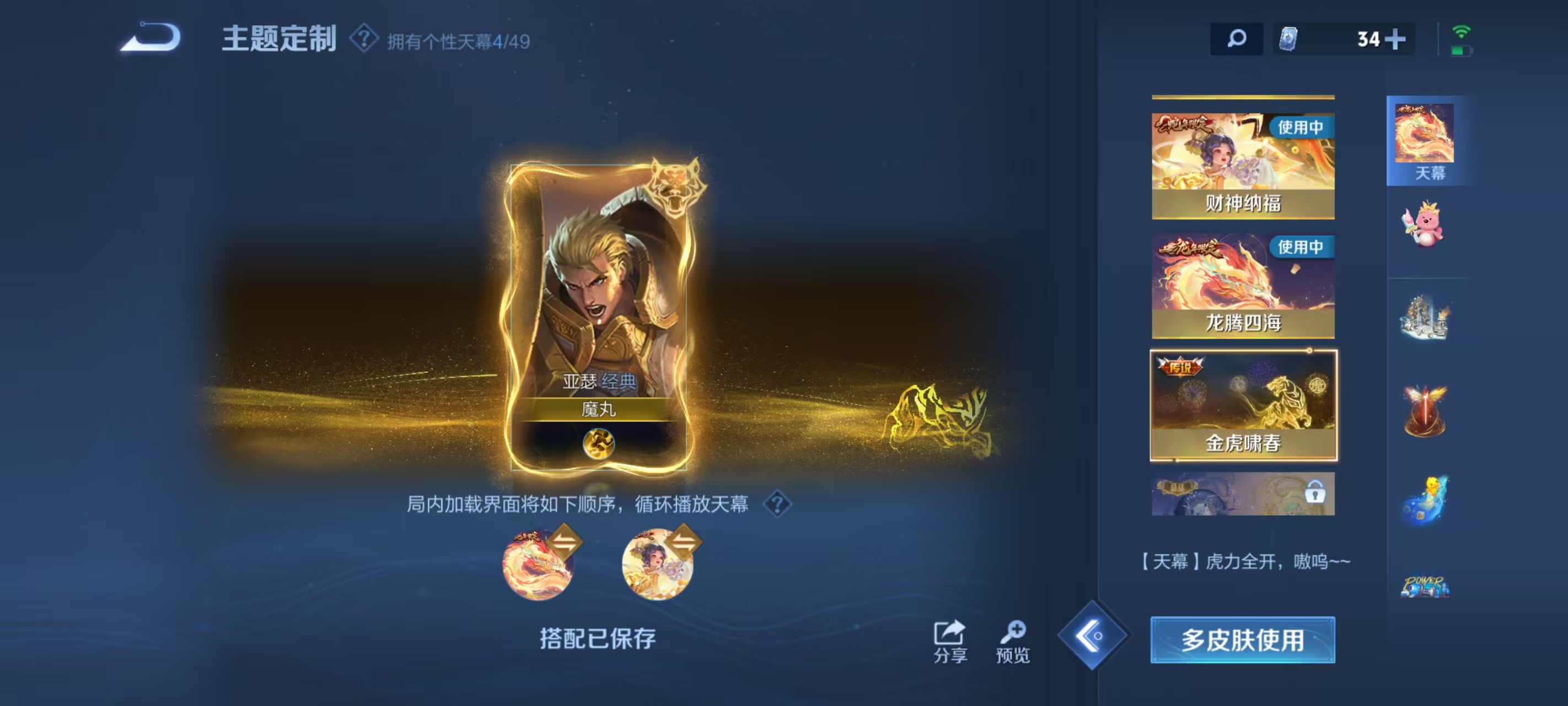This screenshot has height=706, width=1568.
Task: Click the locked skyveil with the padlock
Action: tap(1243, 494)
